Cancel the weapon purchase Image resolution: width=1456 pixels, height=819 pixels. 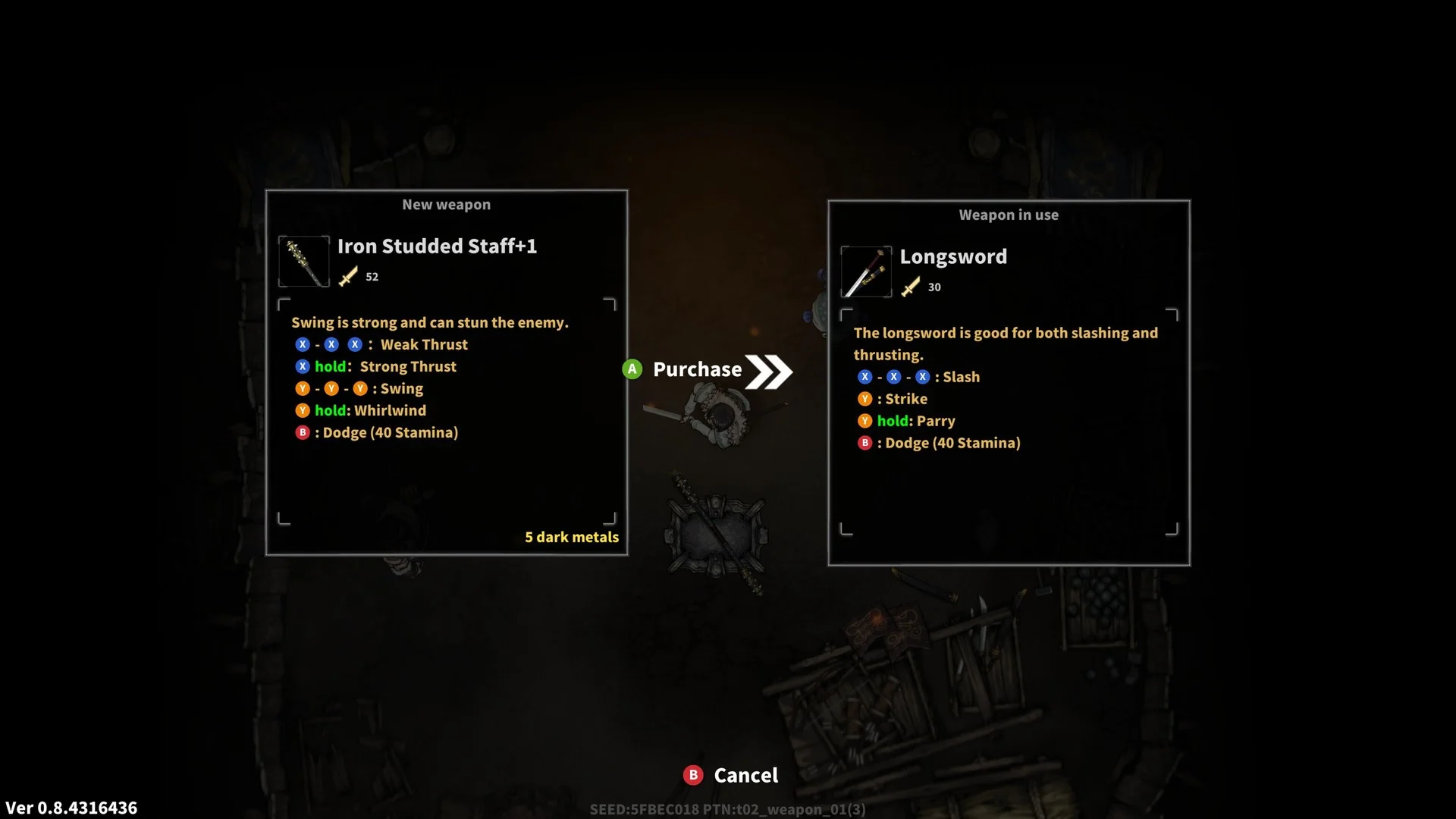pyautogui.click(x=732, y=775)
